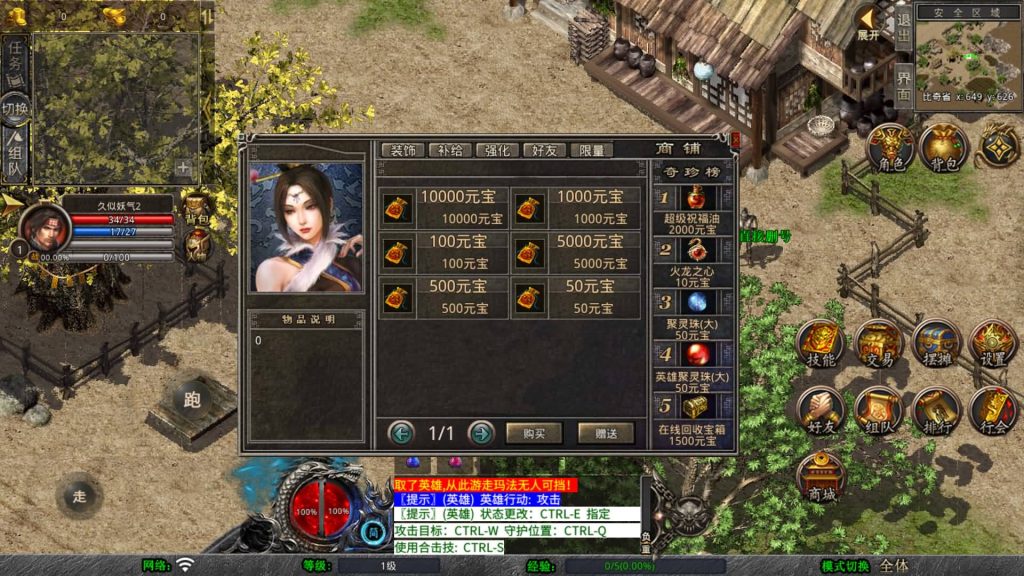
Task: Toggle the 跑 run button
Action: click(x=192, y=400)
